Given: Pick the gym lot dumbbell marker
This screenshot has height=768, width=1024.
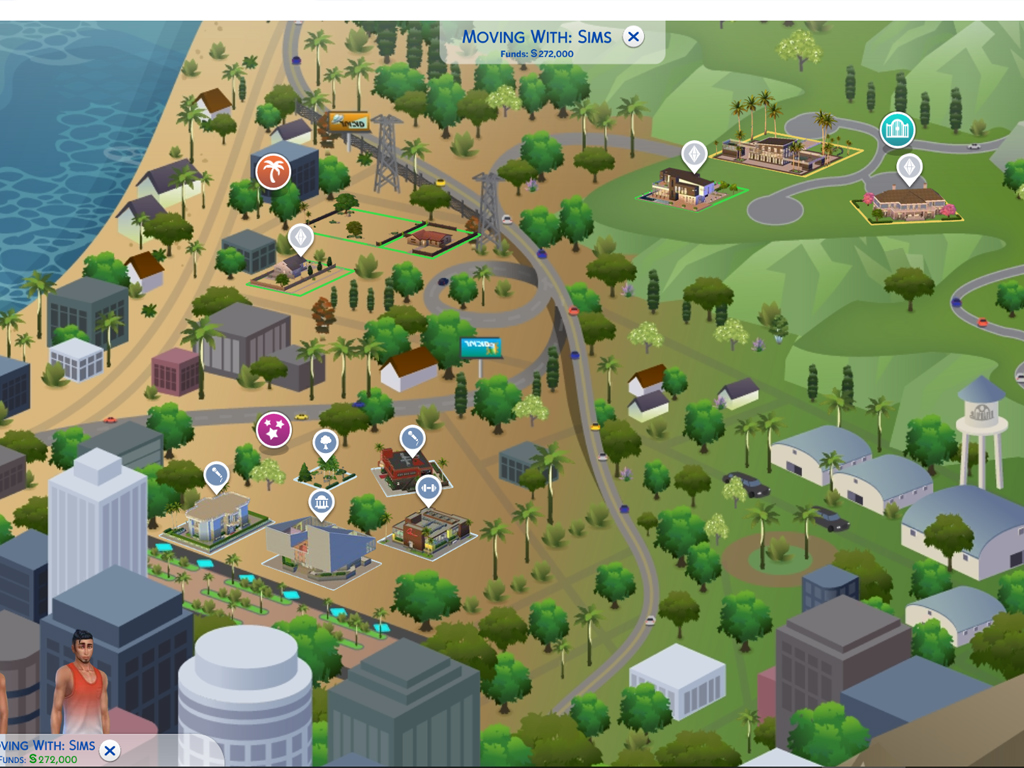Looking at the screenshot, I should [x=428, y=488].
